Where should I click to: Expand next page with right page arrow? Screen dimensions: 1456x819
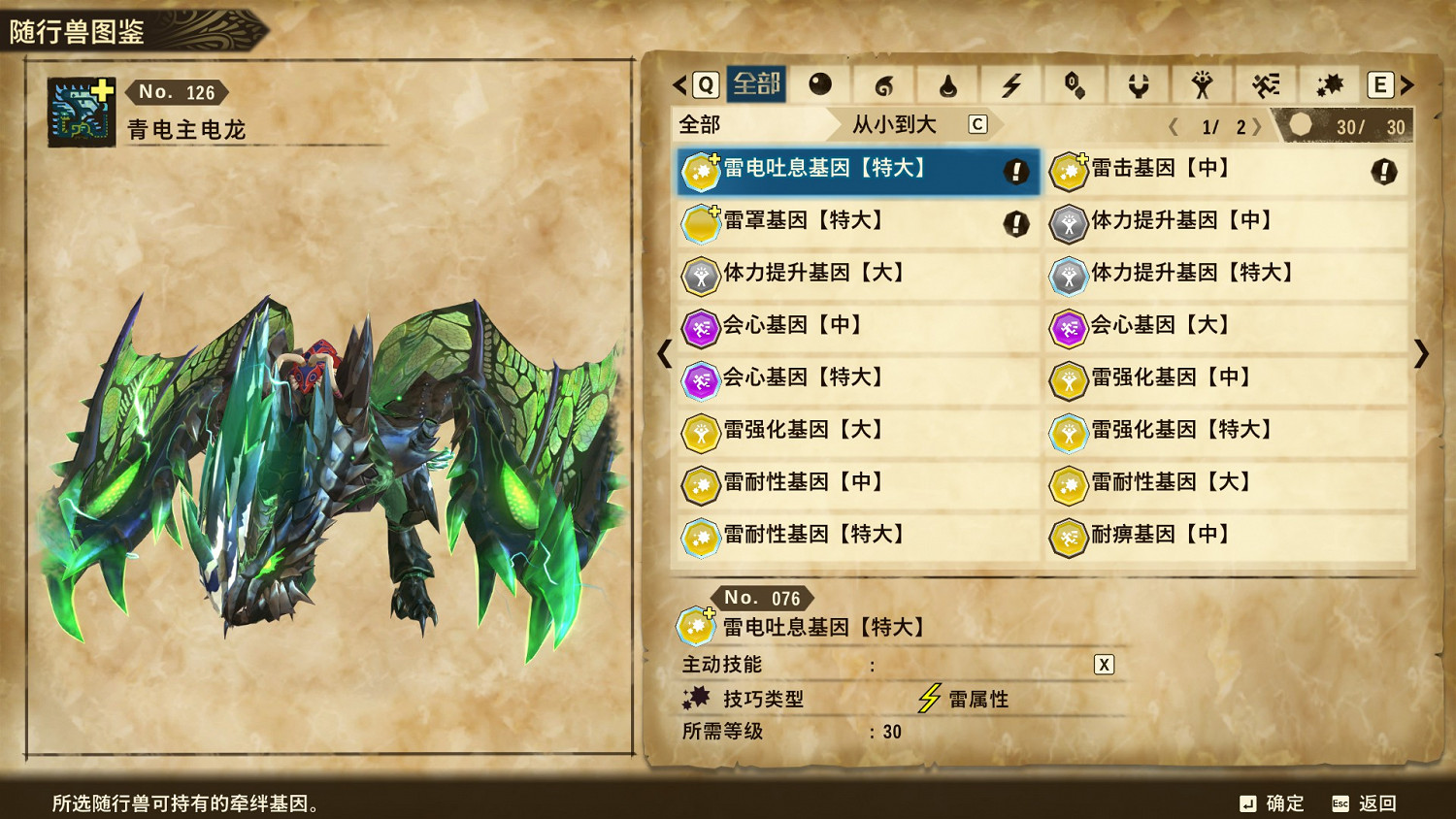click(x=1259, y=124)
